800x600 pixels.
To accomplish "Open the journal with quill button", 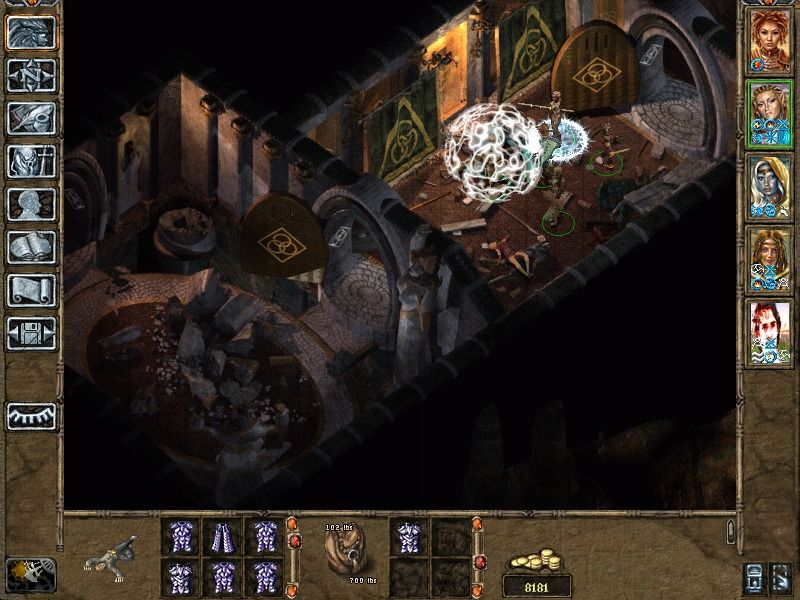I will (x=30, y=117).
